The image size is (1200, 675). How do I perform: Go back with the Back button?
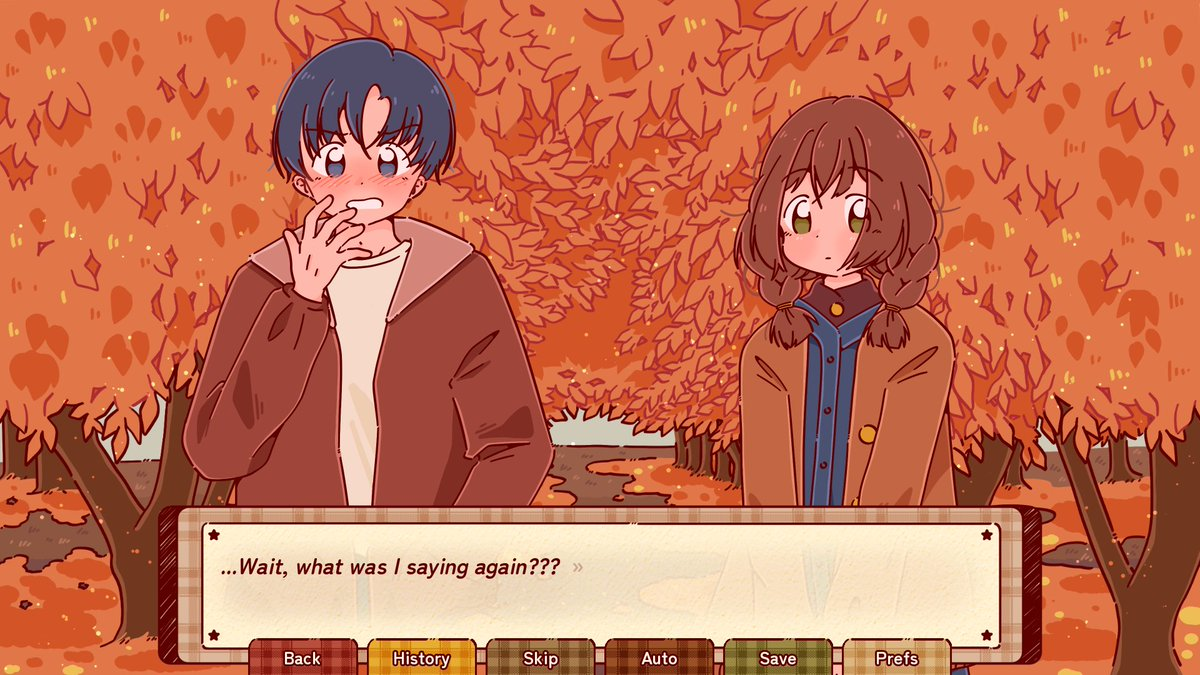(302, 658)
